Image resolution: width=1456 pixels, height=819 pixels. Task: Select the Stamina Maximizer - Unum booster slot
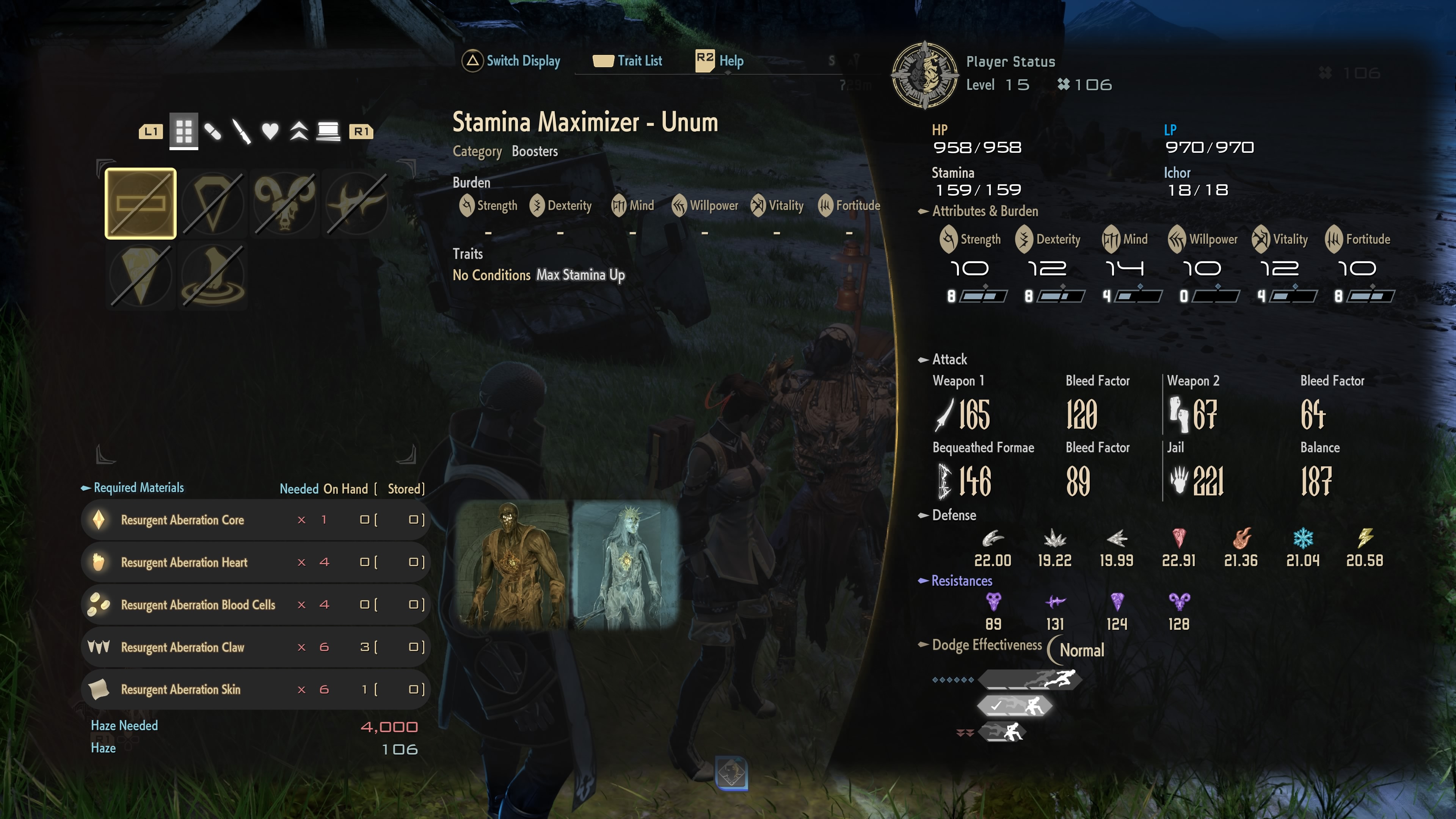[x=141, y=204]
